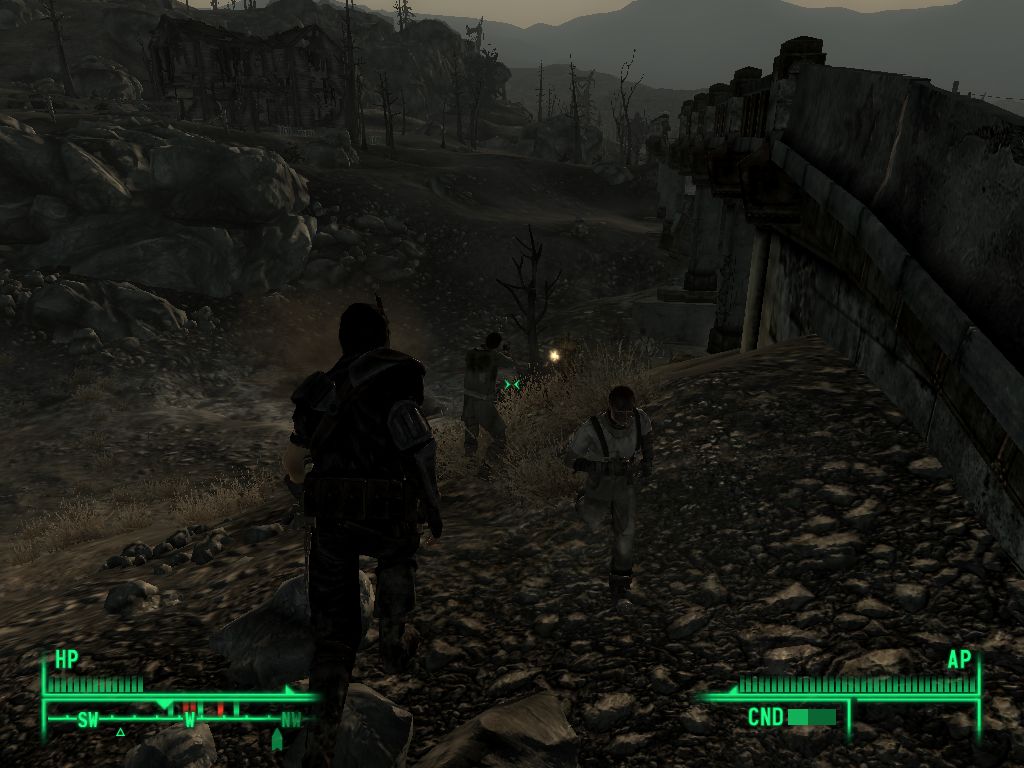Select the quest arrow marker on the compass
The image size is (1024, 768).
[x=277, y=739]
